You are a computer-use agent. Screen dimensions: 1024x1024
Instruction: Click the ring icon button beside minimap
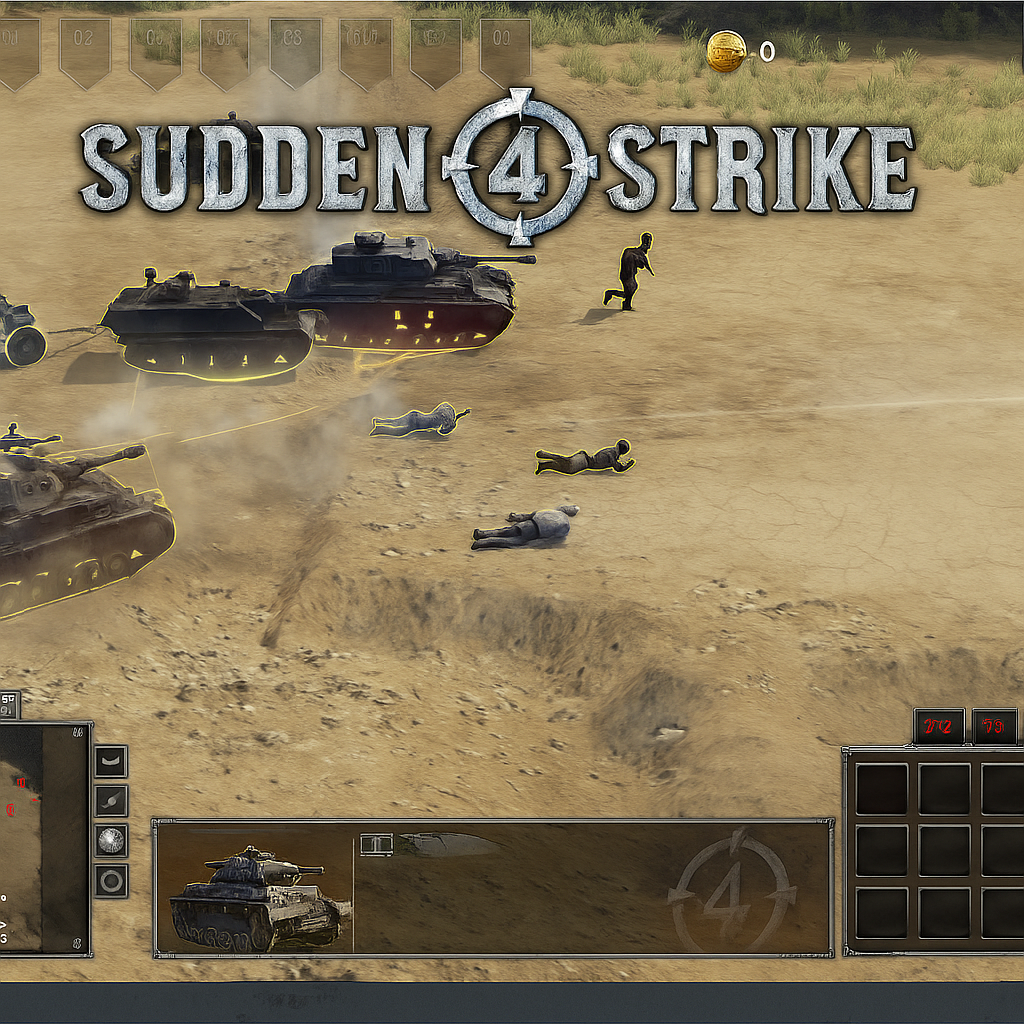click(x=111, y=881)
